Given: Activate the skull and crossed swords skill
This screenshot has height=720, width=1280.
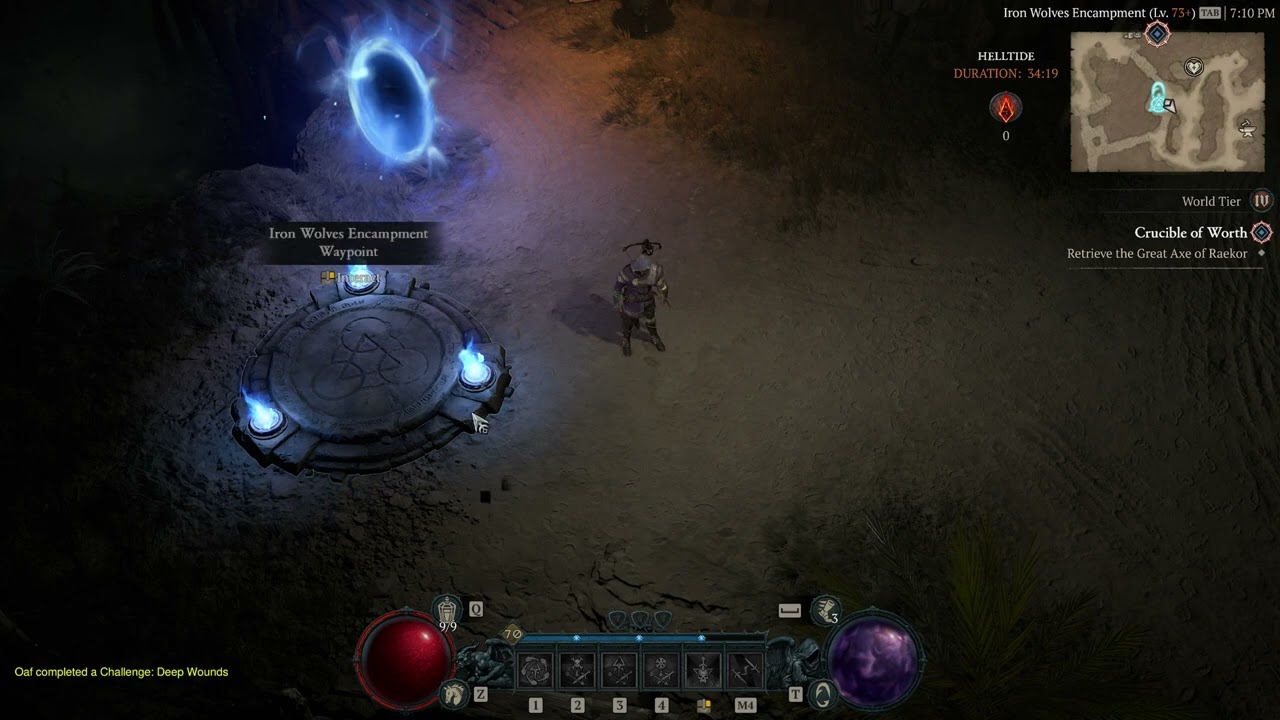Looking at the screenshot, I should click(x=578, y=670).
